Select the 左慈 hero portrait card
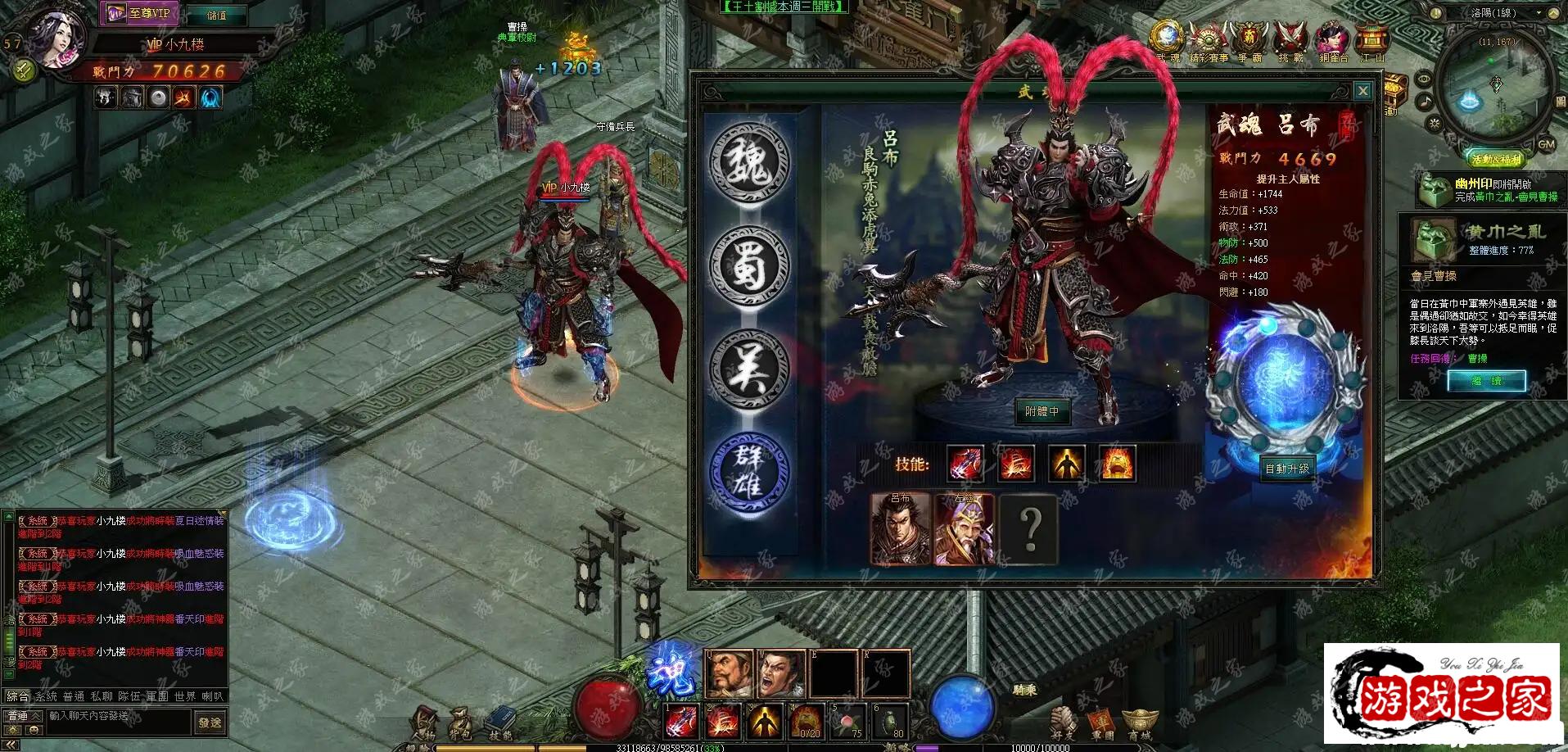 [965, 528]
